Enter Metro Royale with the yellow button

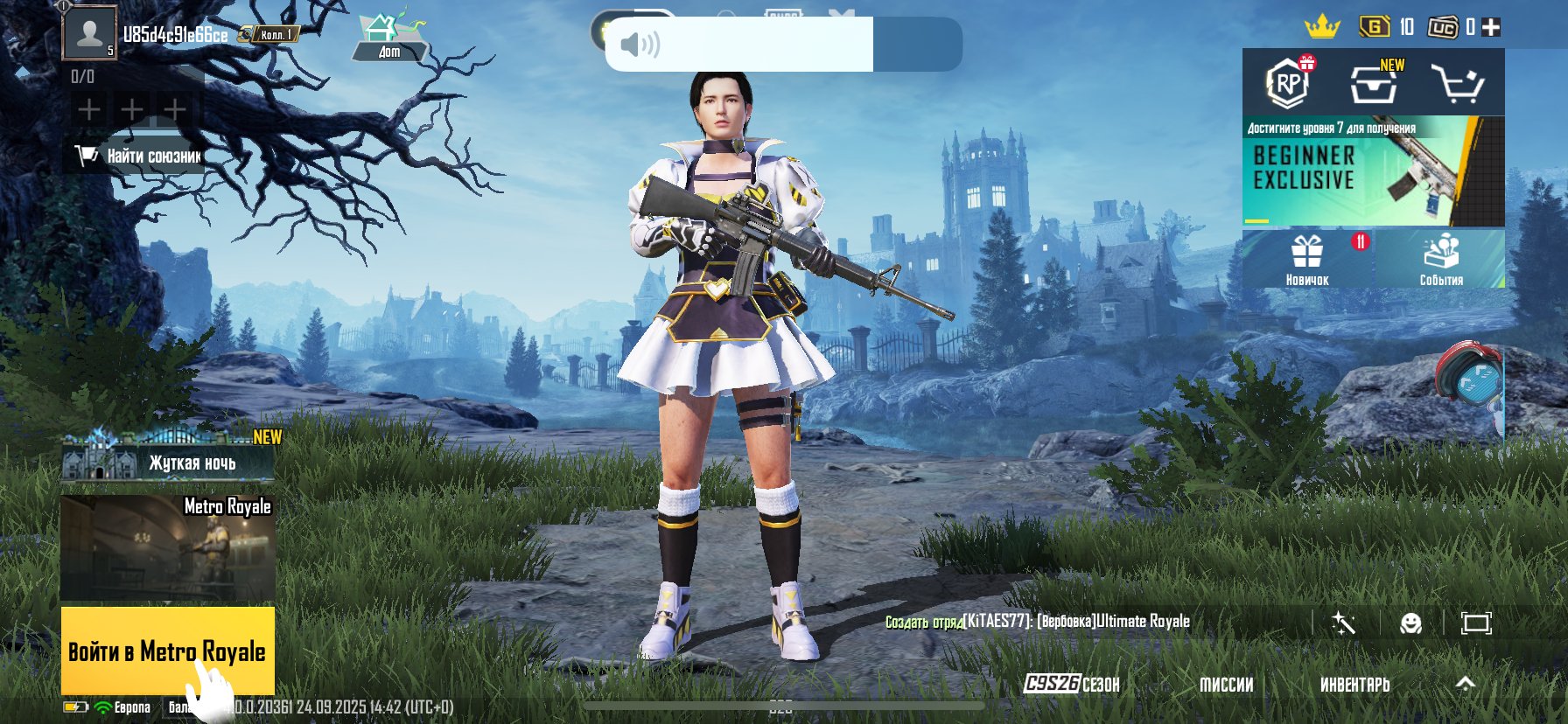pos(167,651)
